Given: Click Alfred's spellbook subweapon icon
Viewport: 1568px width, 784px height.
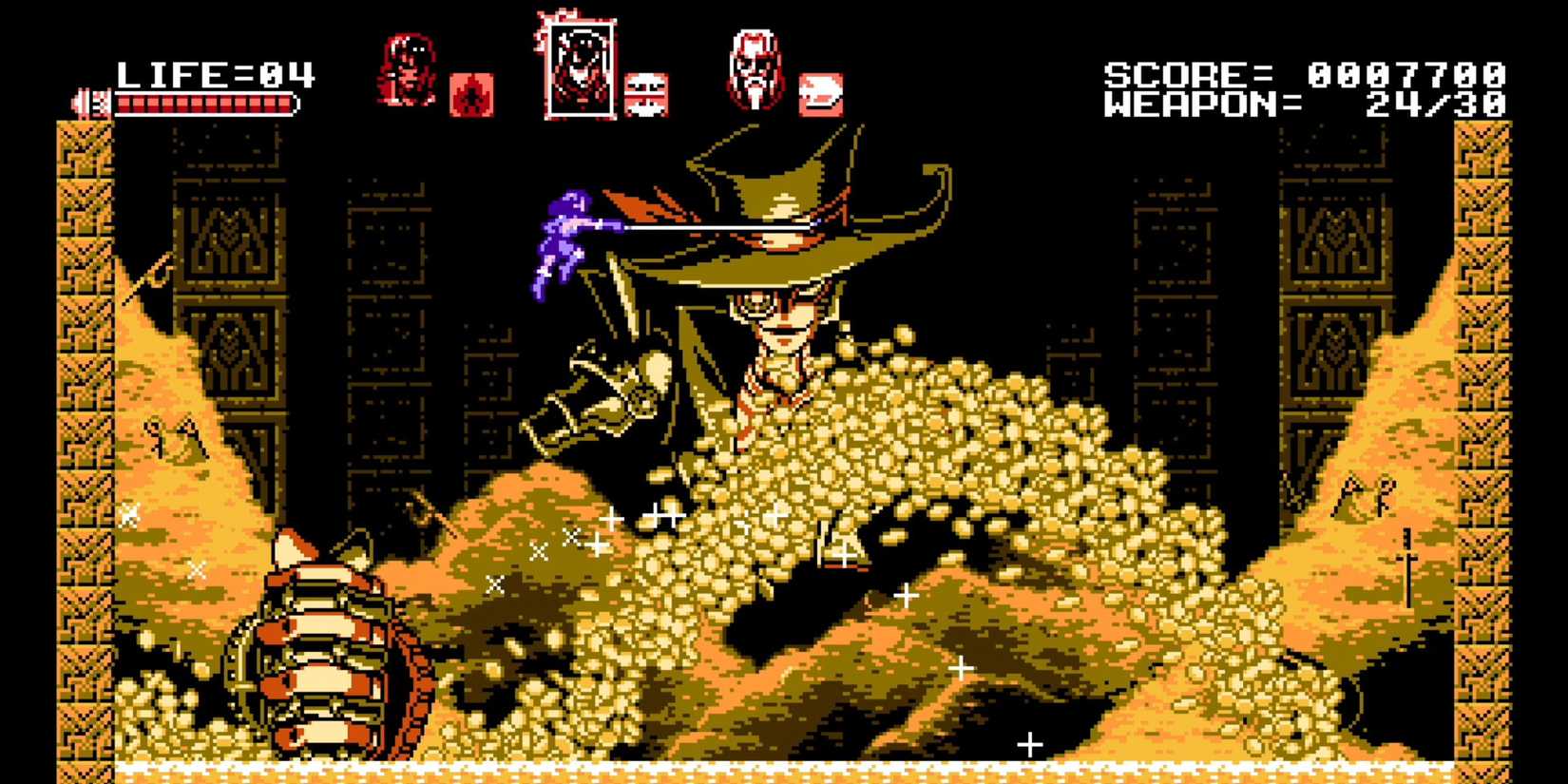Looking at the screenshot, I should [819, 95].
